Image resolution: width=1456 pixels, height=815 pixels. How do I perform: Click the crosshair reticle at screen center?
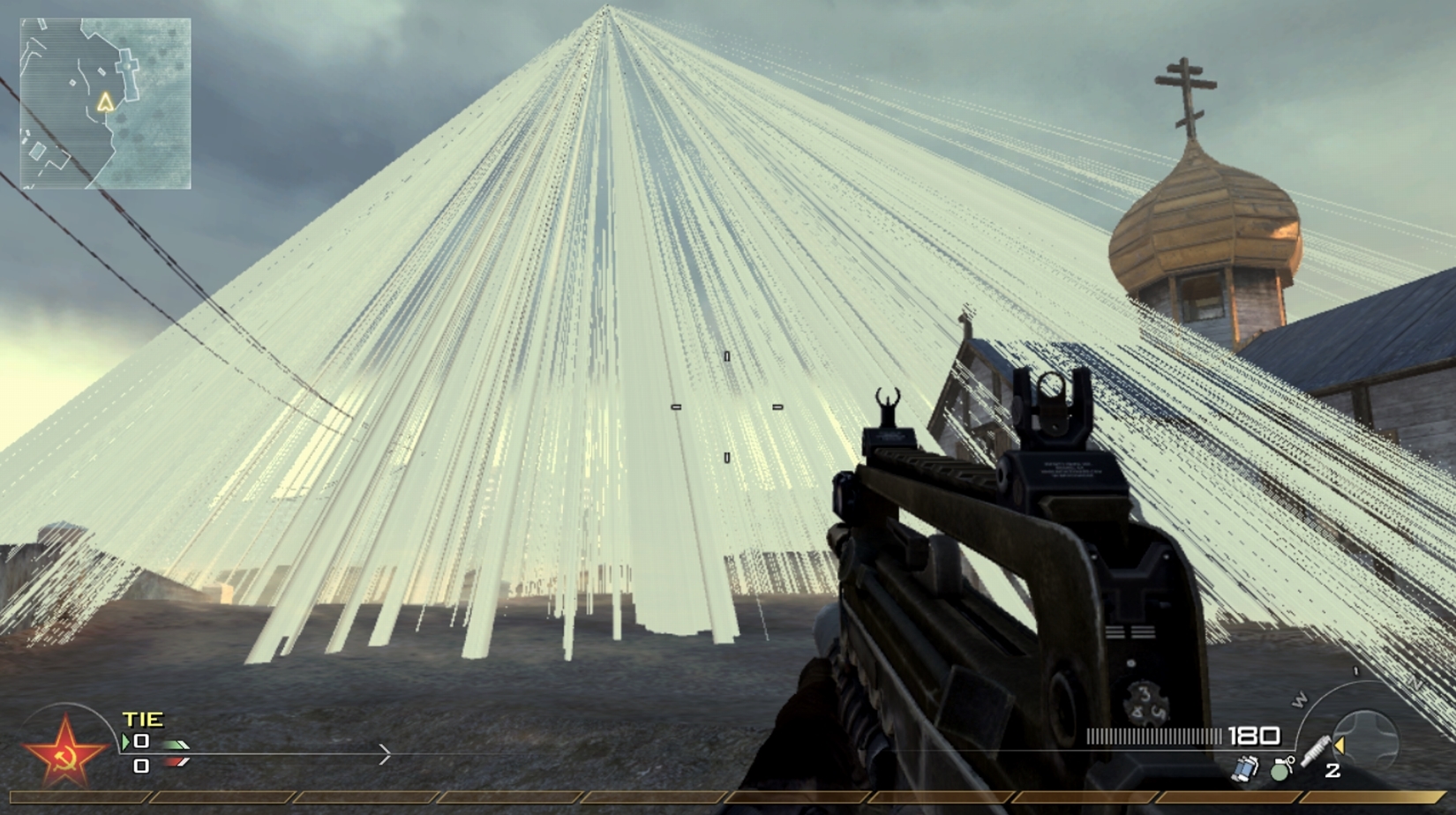728,407
